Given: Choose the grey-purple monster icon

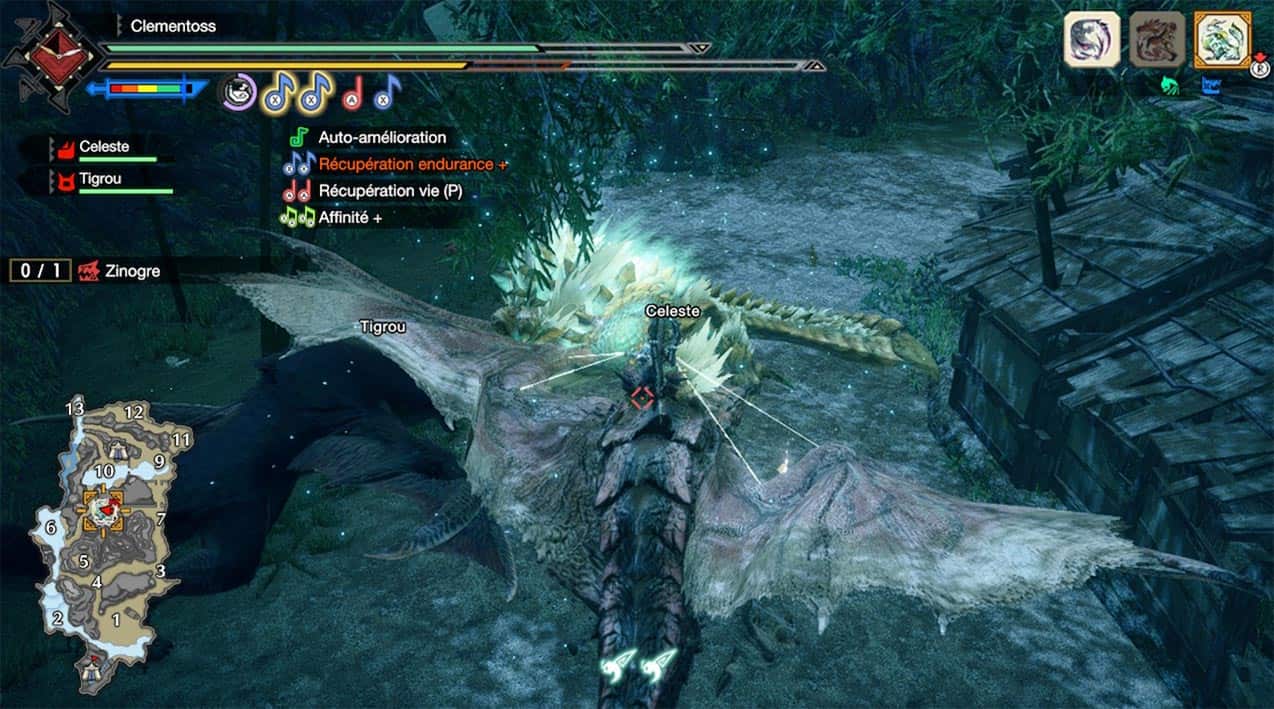Looking at the screenshot, I should click(x=1091, y=40).
